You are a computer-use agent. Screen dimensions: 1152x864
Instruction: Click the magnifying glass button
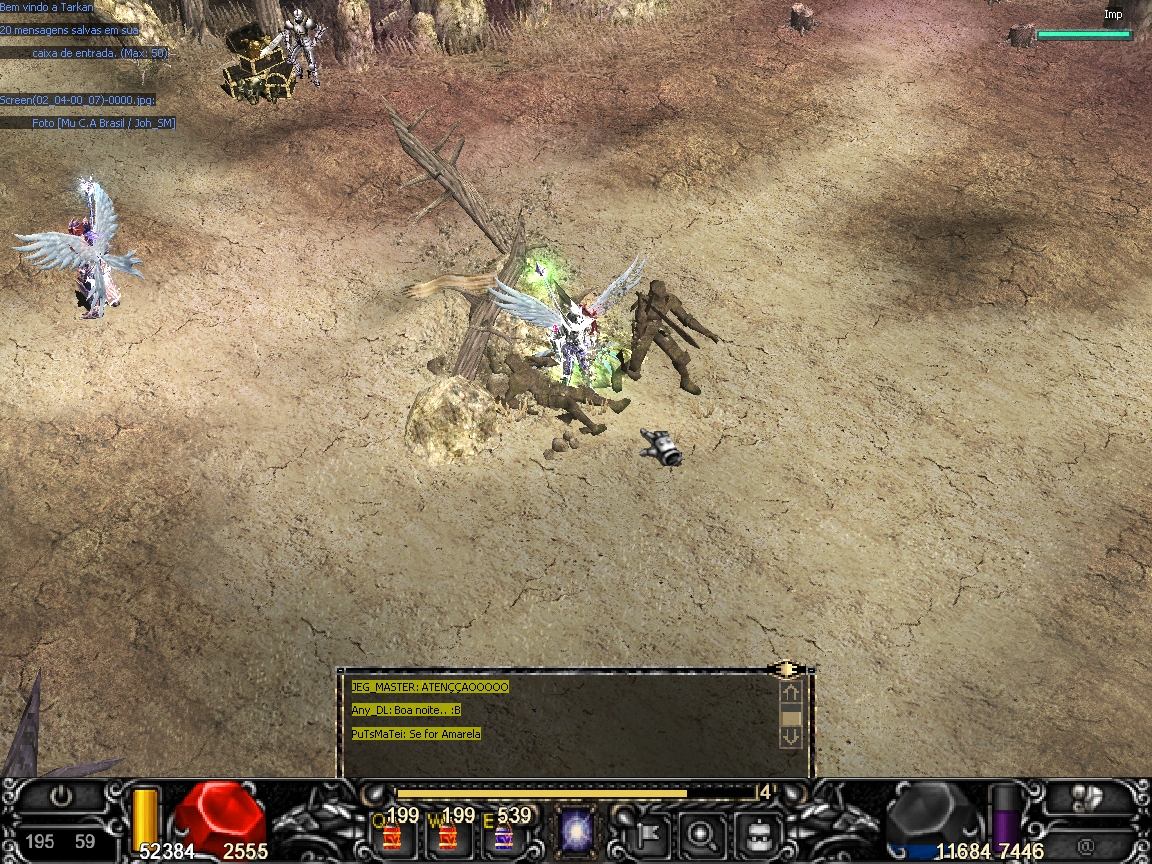(x=701, y=832)
